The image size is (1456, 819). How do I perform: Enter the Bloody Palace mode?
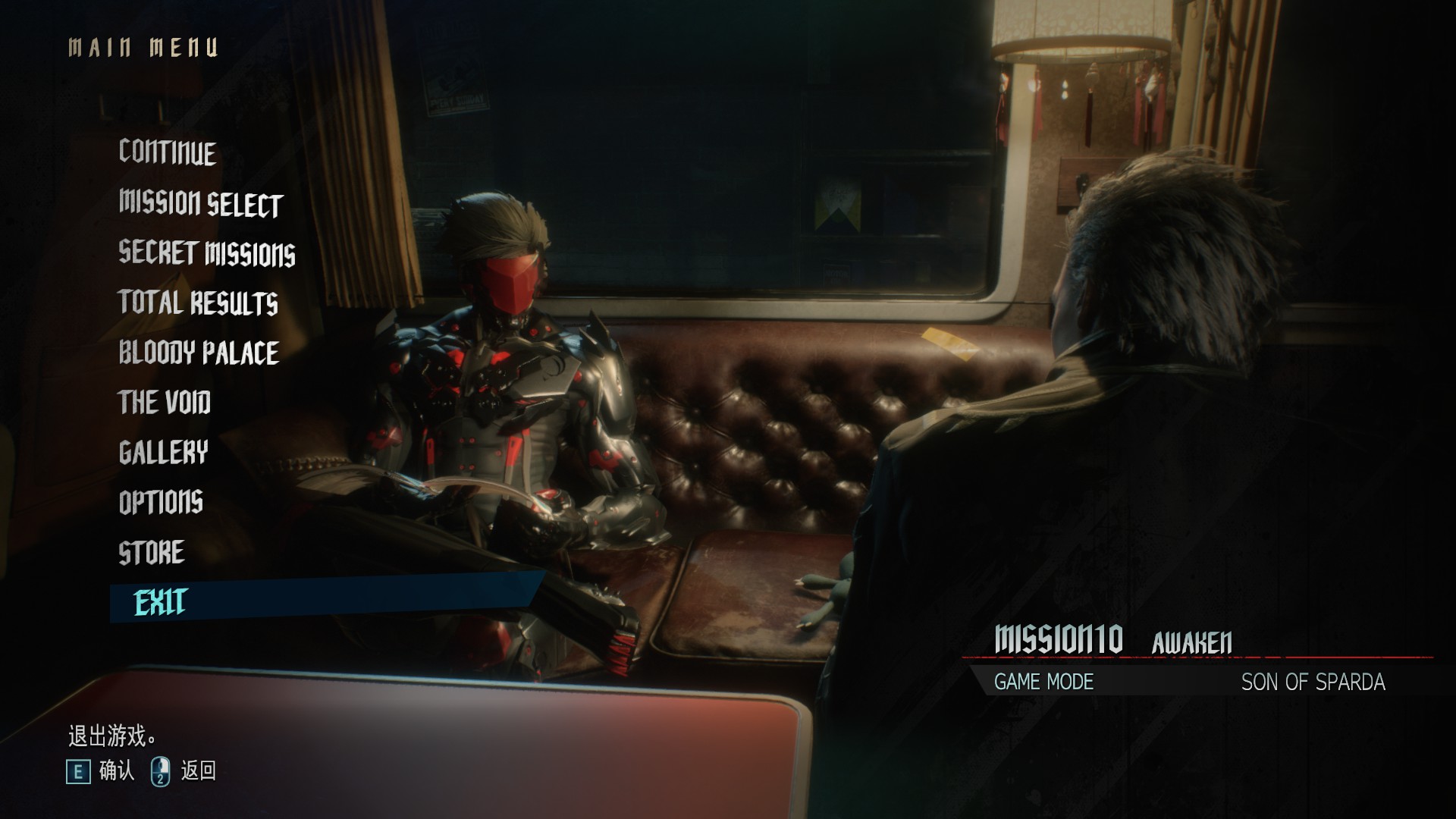(x=199, y=353)
